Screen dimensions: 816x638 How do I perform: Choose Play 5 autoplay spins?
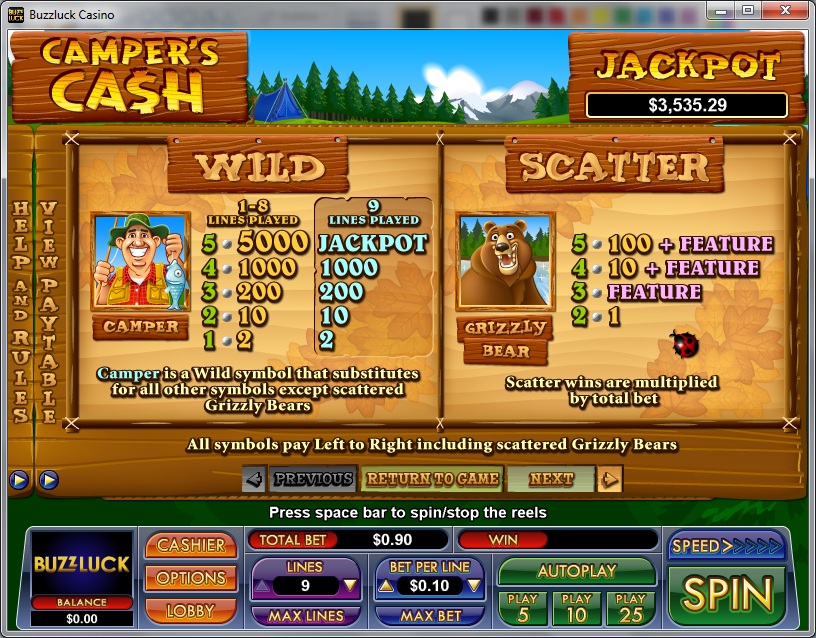coord(522,606)
